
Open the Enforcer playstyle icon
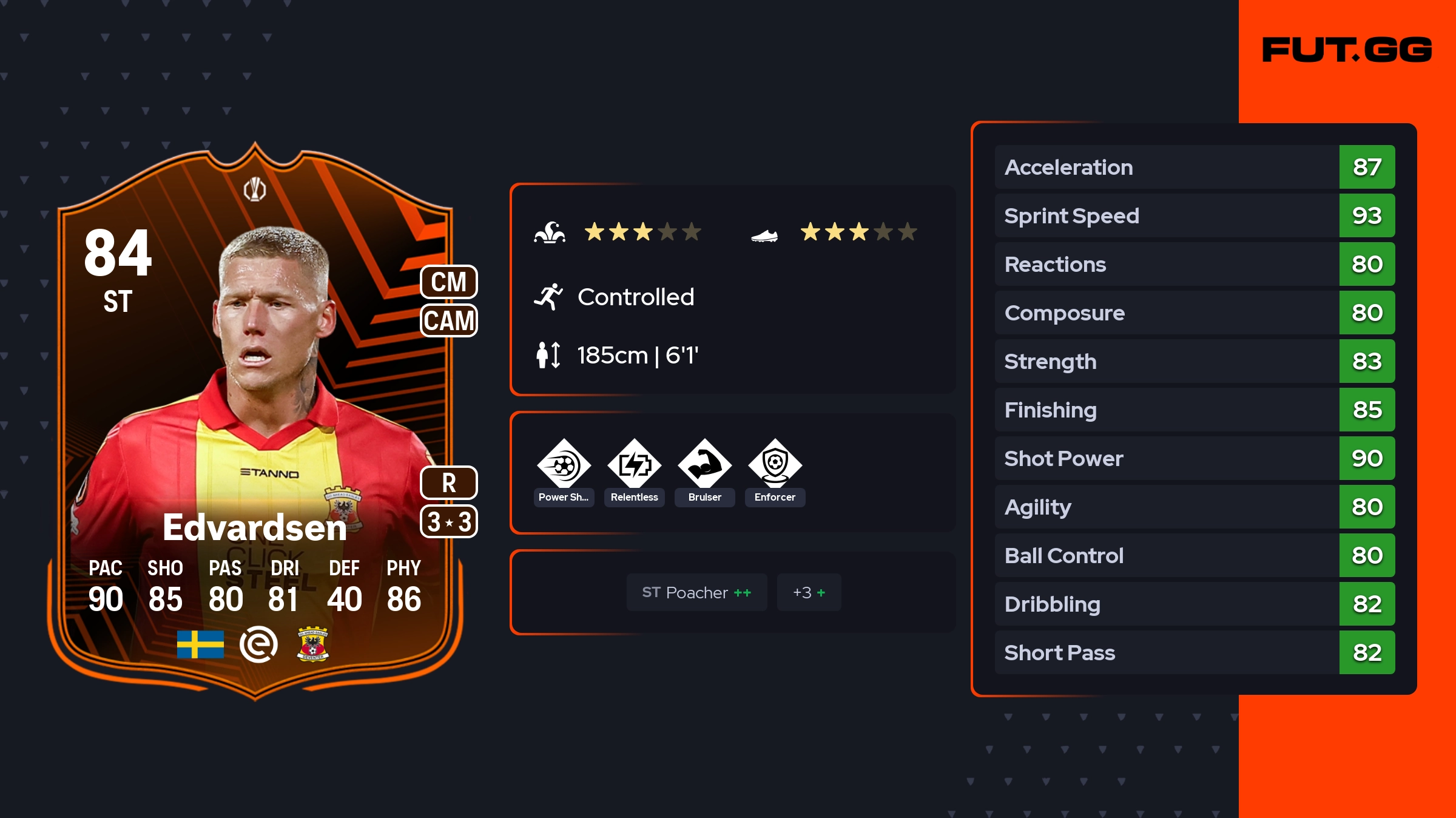pos(775,465)
